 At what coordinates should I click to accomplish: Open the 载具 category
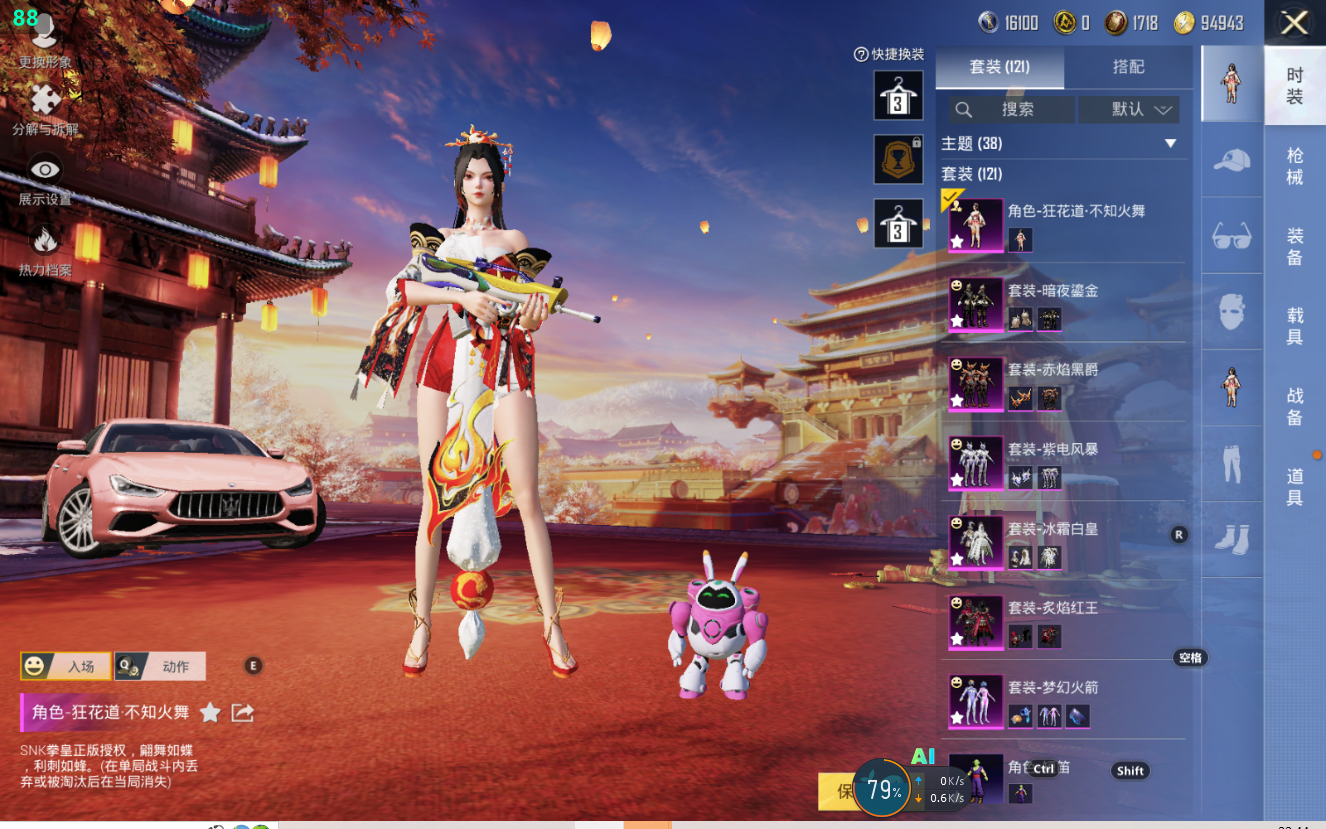coord(1294,326)
